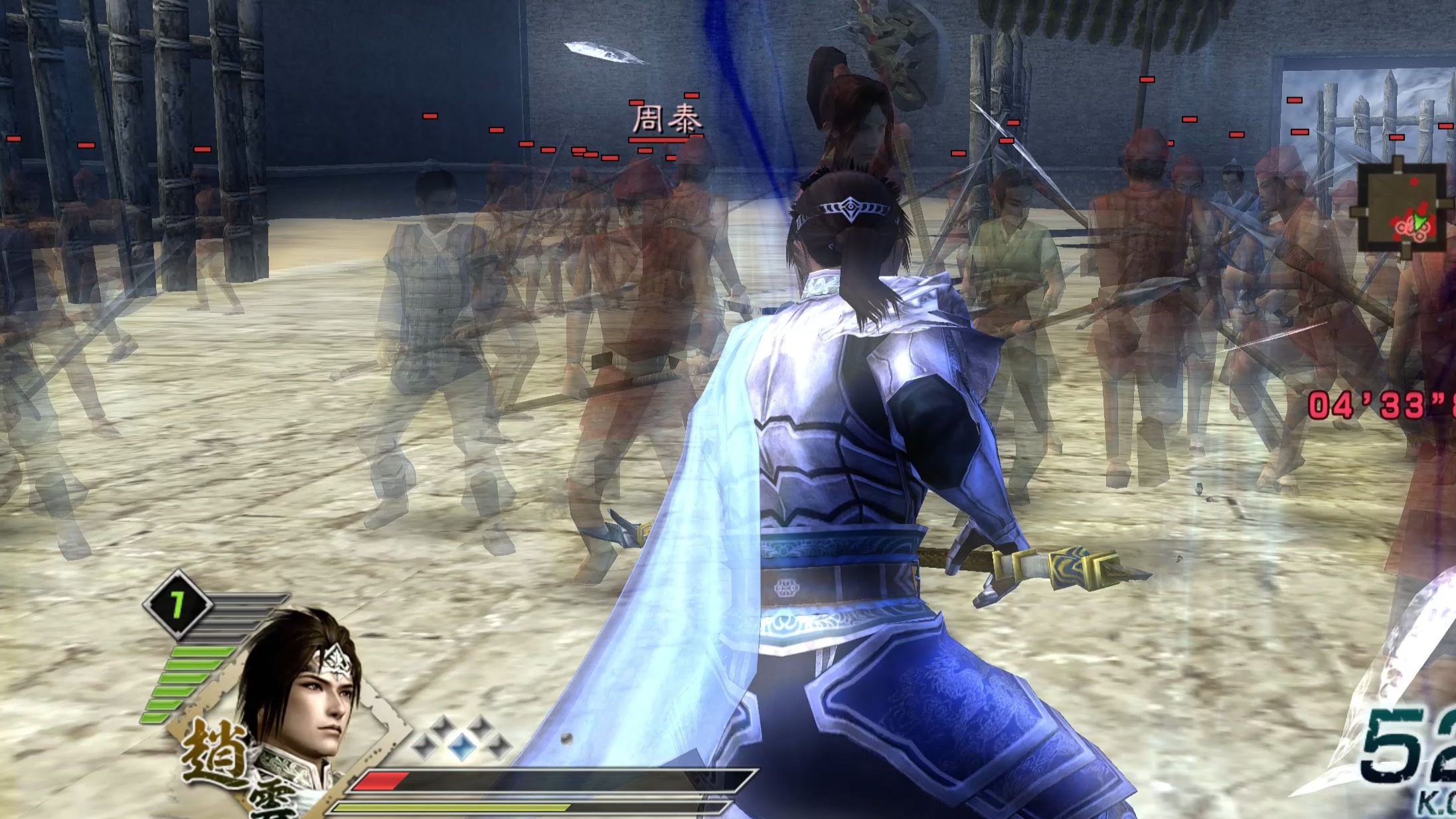The width and height of the screenshot is (1456, 819).
Task: Open the fortress minimap
Action: tap(1401, 207)
